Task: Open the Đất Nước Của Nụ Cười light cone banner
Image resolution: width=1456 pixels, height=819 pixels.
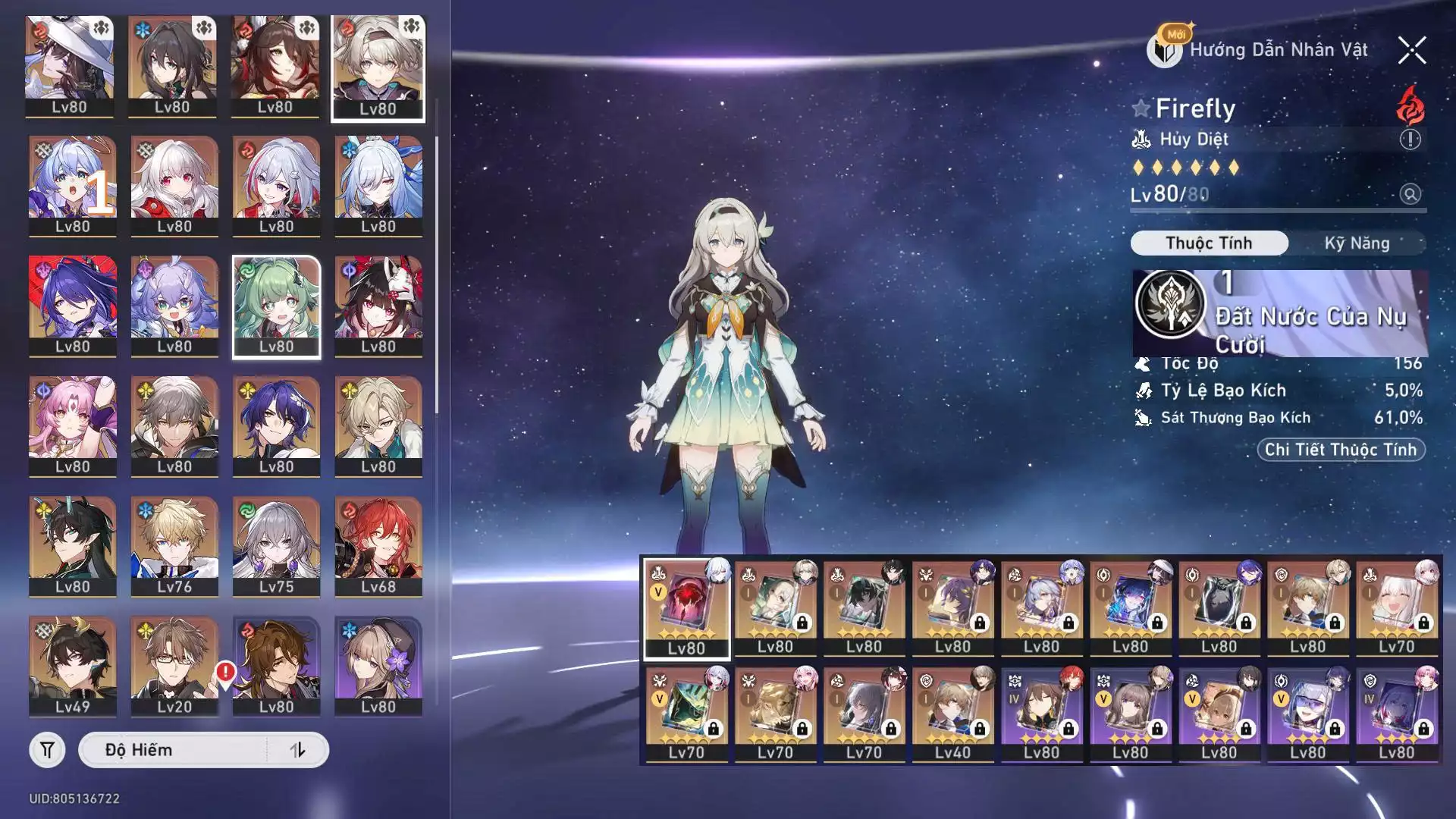Action: tap(1280, 313)
